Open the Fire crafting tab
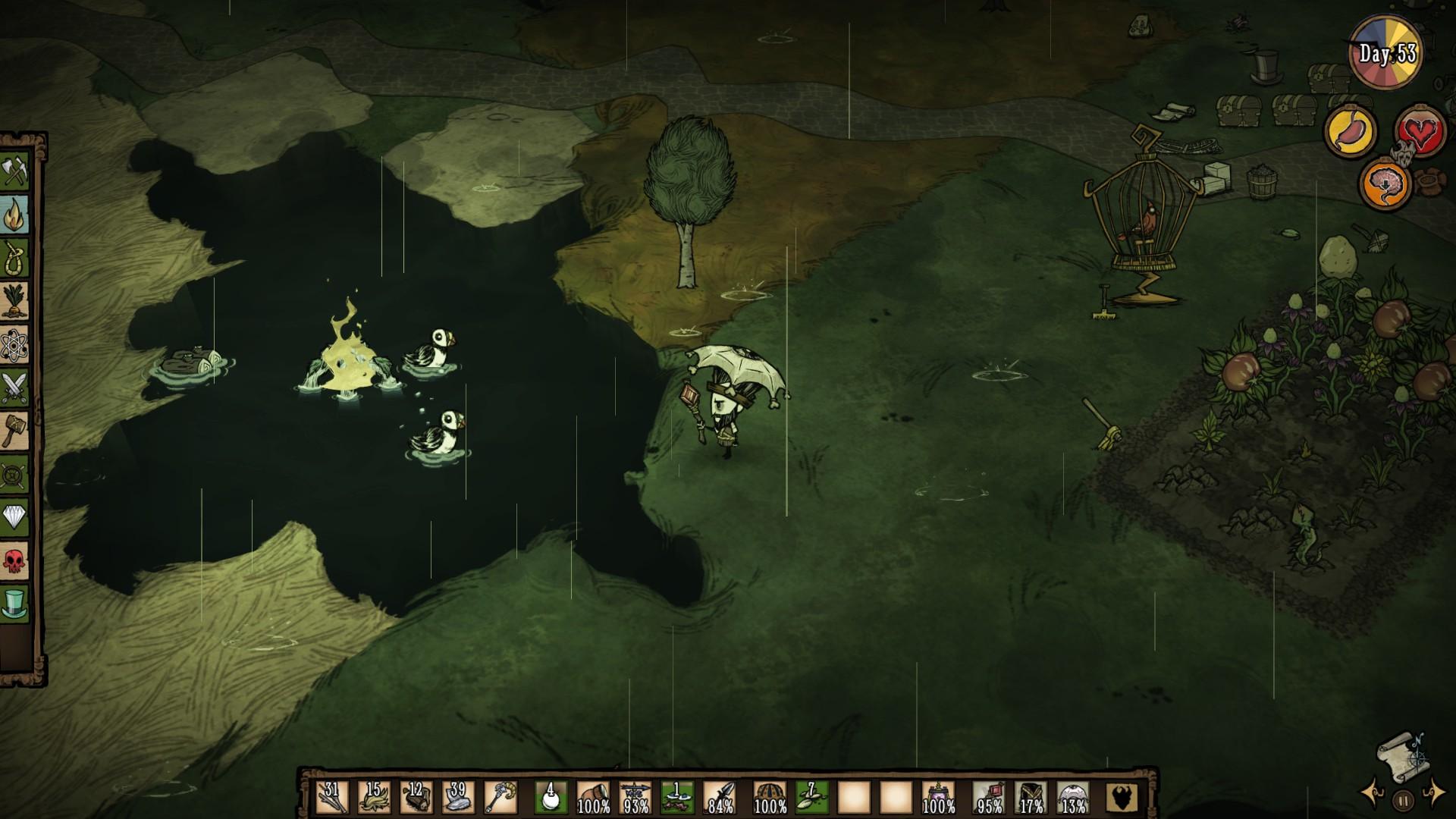 pos(15,215)
